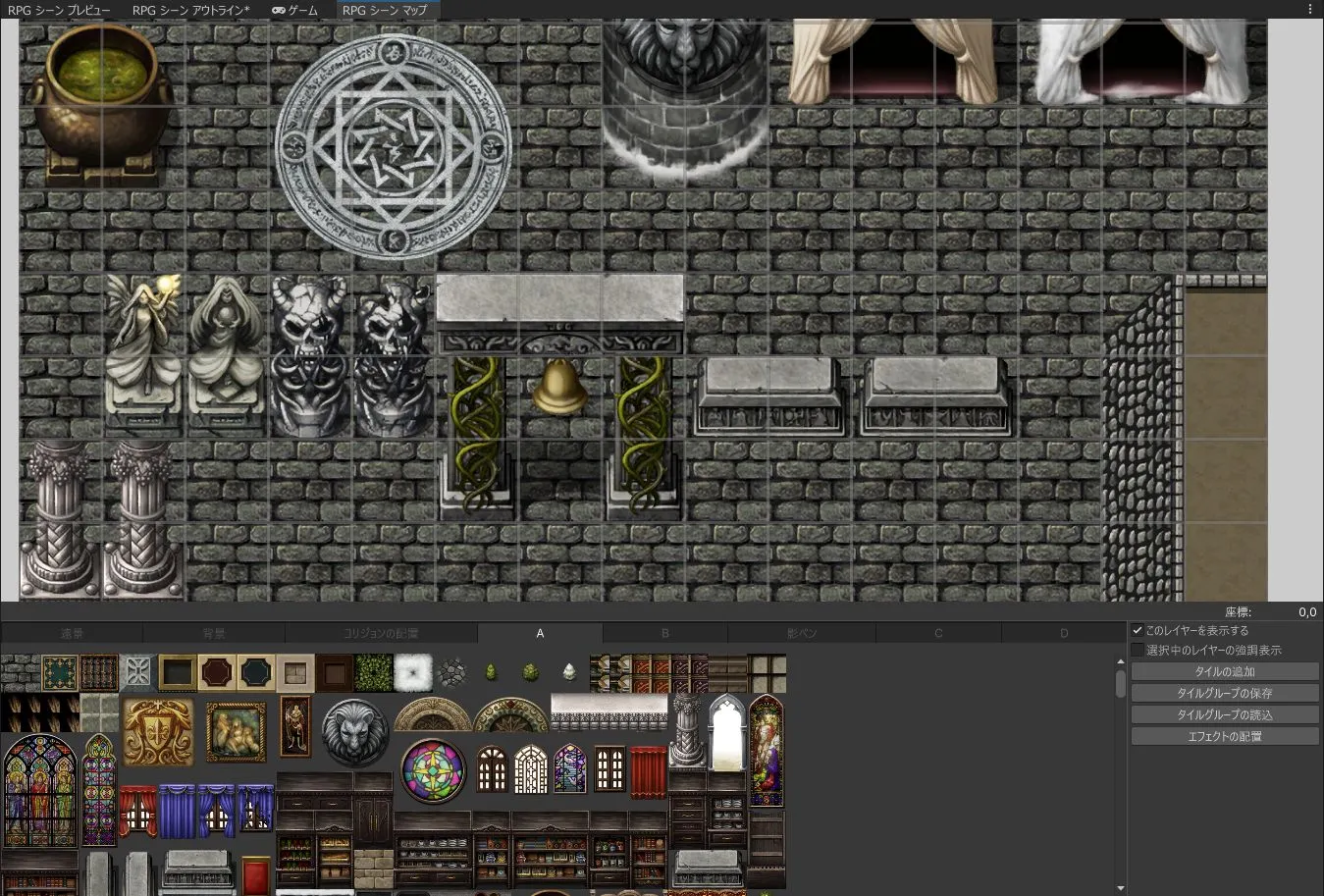Switch to the ゲーム tab

tap(294, 10)
